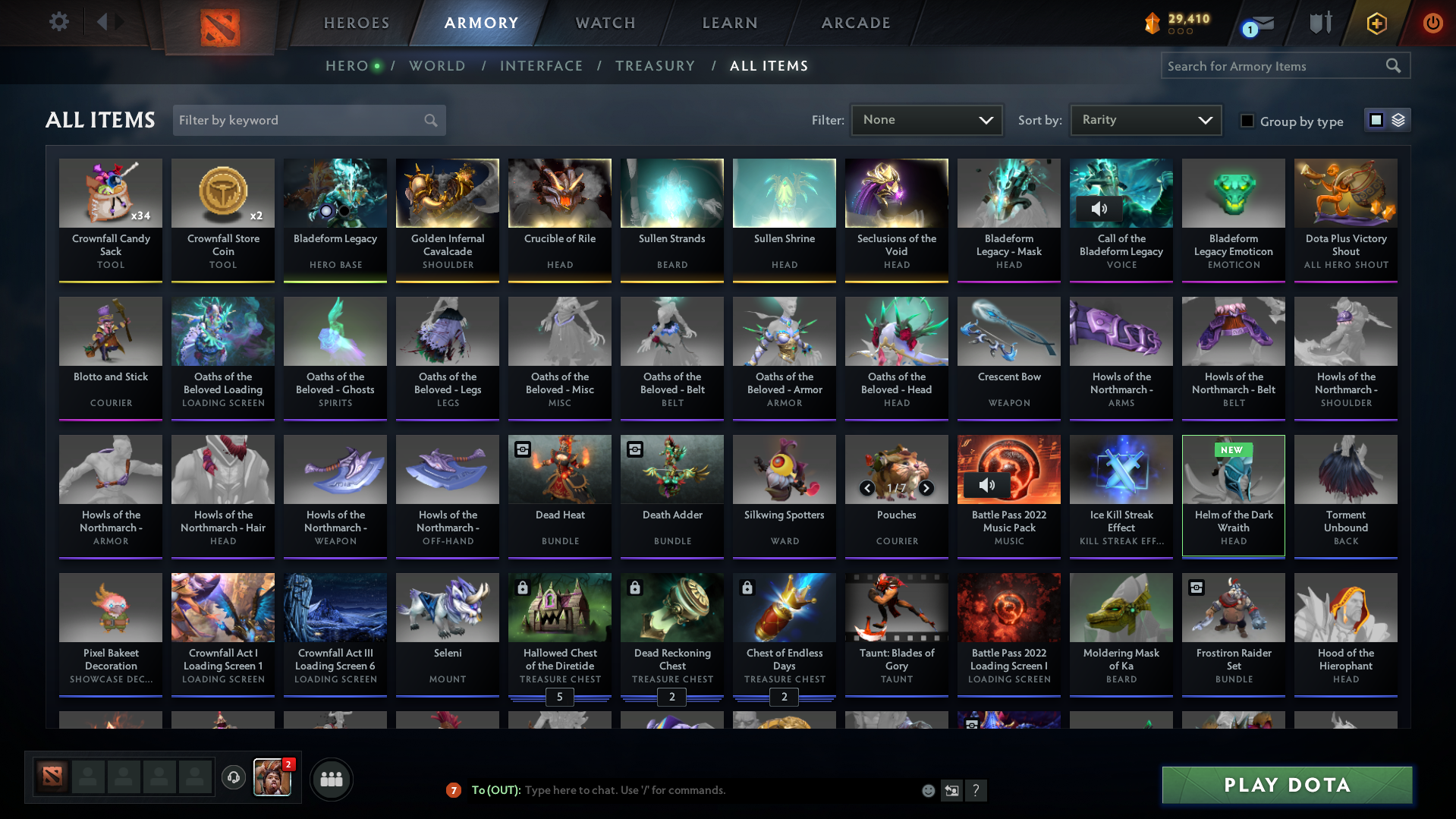Preview the Battle Pass 2022 Music Pack audio
Screen dimensions: 1456x819
(x=987, y=485)
